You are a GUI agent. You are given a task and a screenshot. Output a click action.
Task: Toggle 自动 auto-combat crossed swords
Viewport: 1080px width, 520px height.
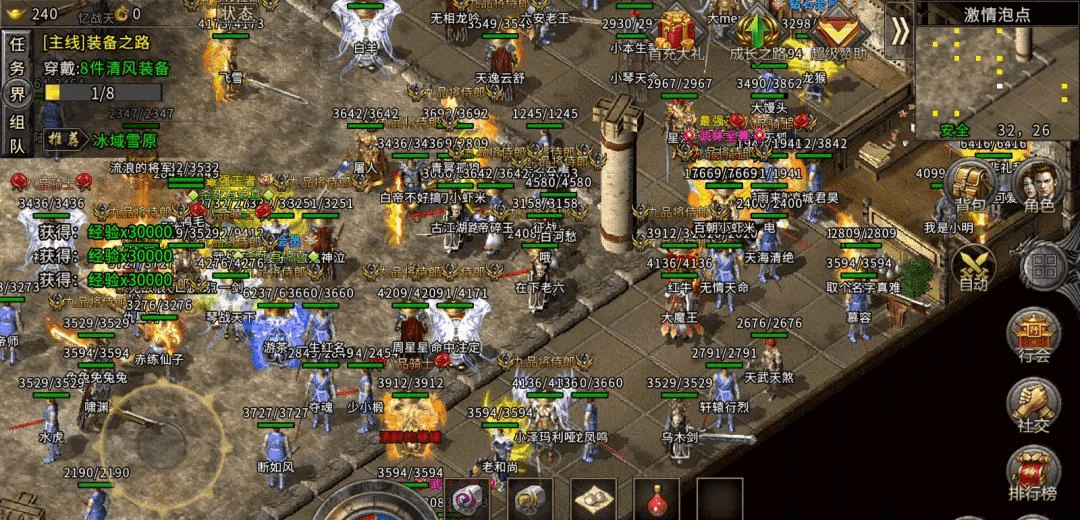(x=972, y=268)
